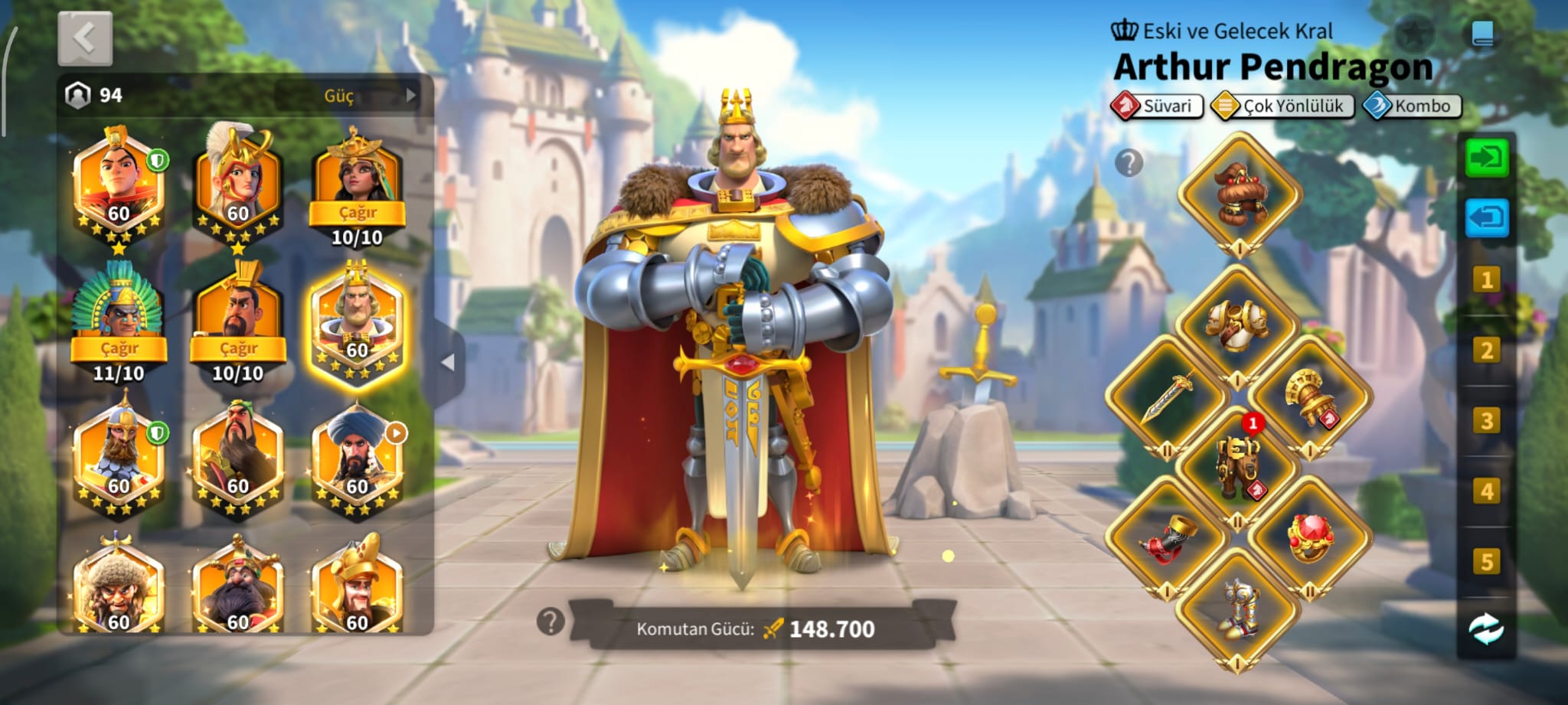Summon the commander with 11/10 sculptures
The height and width of the screenshot is (705, 1568).
119,348
